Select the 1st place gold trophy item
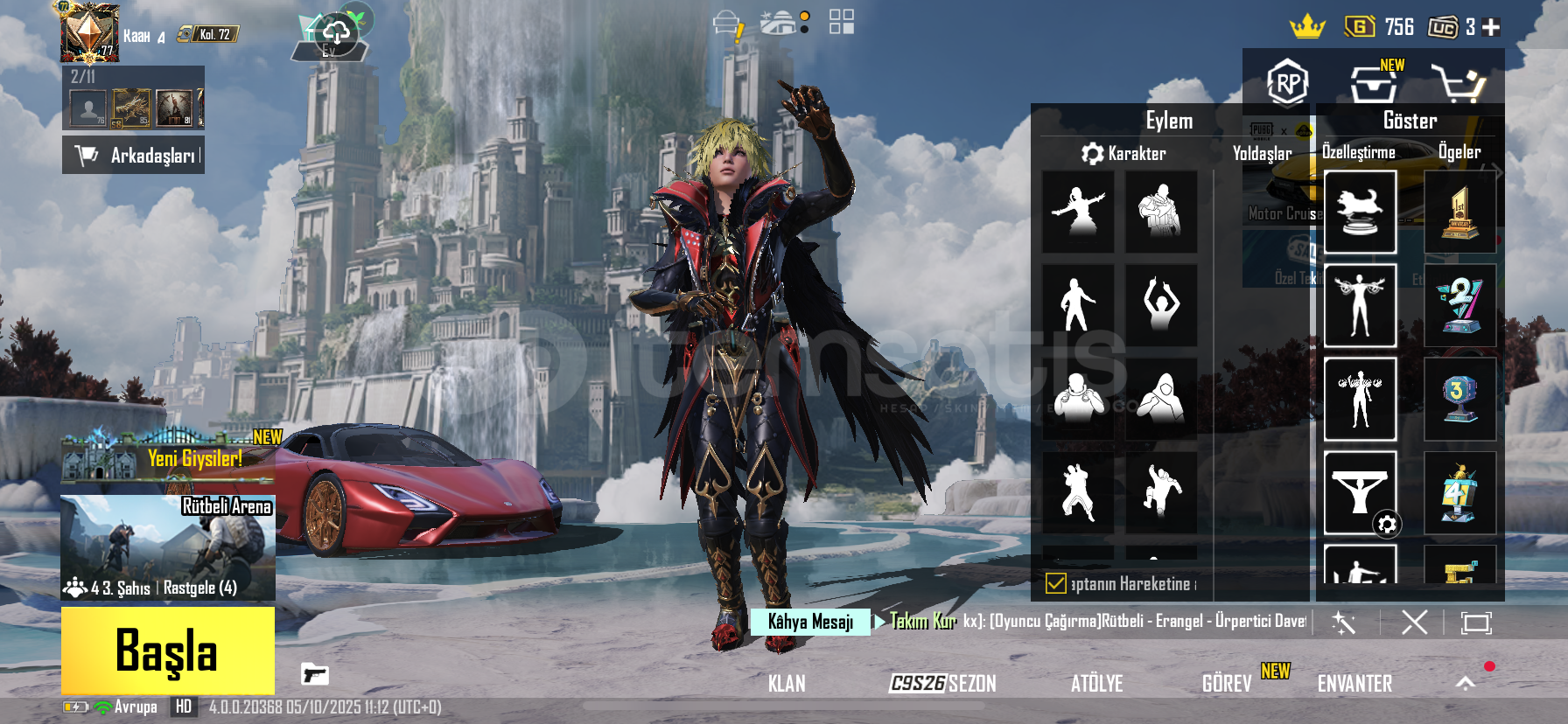1568x724 pixels. pyautogui.click(x=1459, y=212)
